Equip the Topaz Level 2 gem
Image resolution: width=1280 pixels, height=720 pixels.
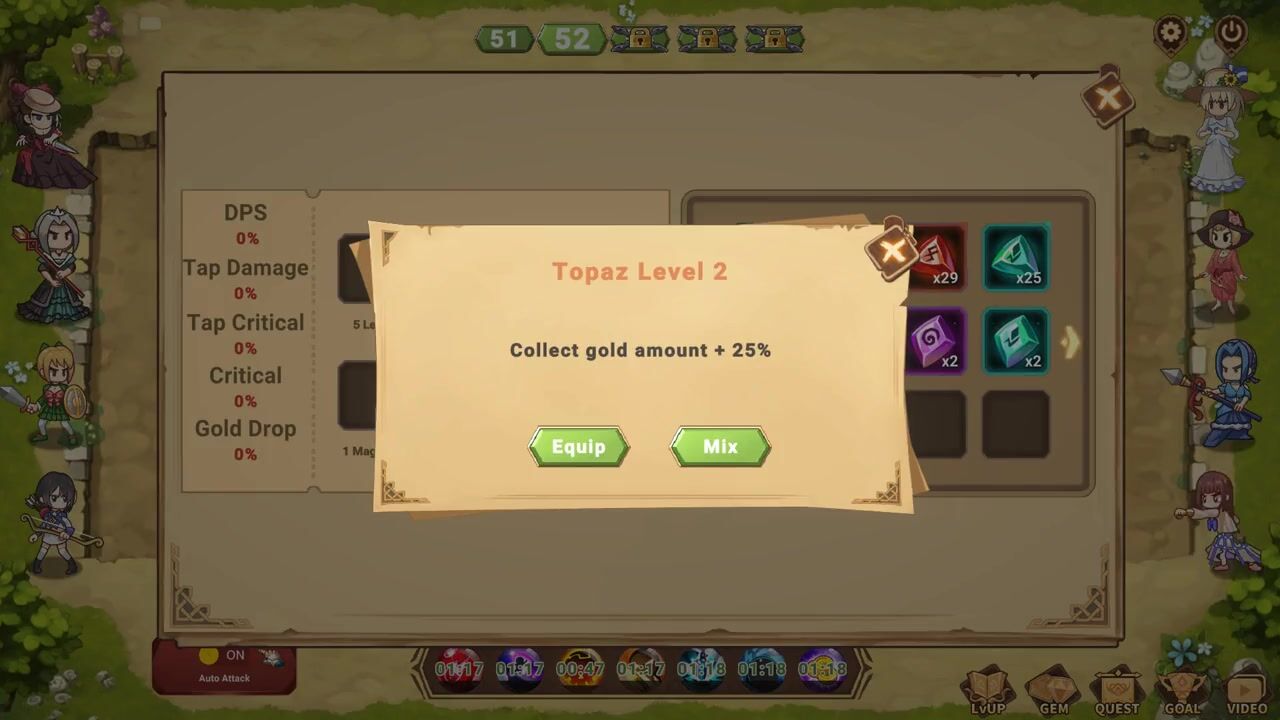pos(578,446)
